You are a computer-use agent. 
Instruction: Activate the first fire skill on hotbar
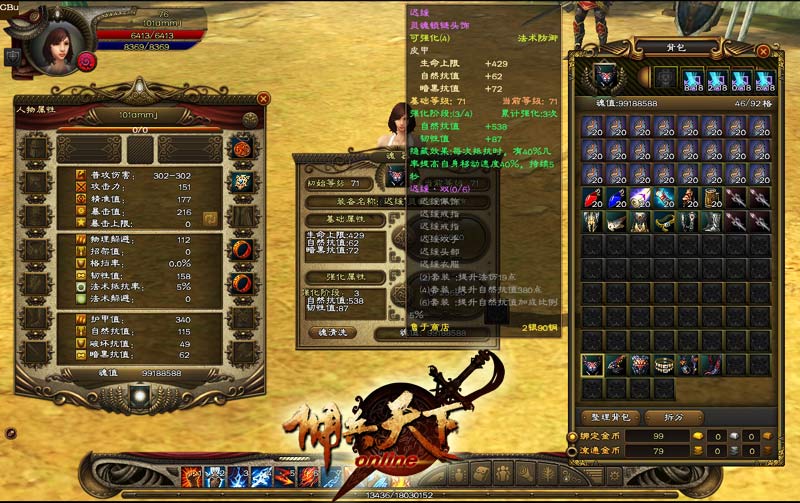(189, 476)
